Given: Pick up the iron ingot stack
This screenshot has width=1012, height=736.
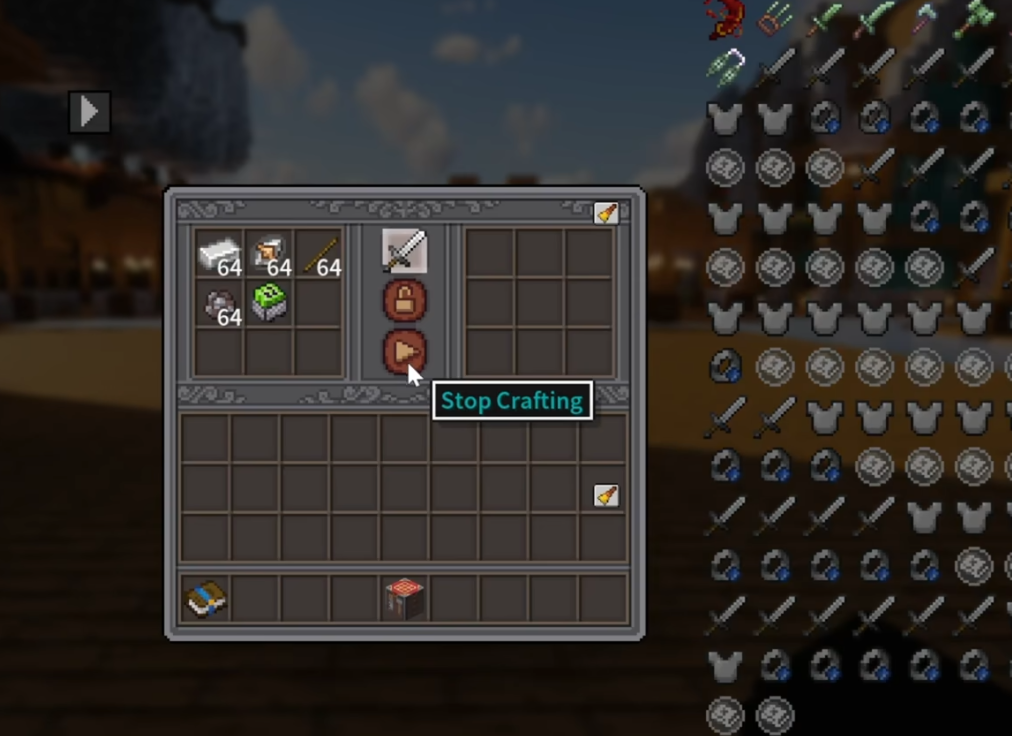Looking at the screenshot, I should [x=219, y=254].
